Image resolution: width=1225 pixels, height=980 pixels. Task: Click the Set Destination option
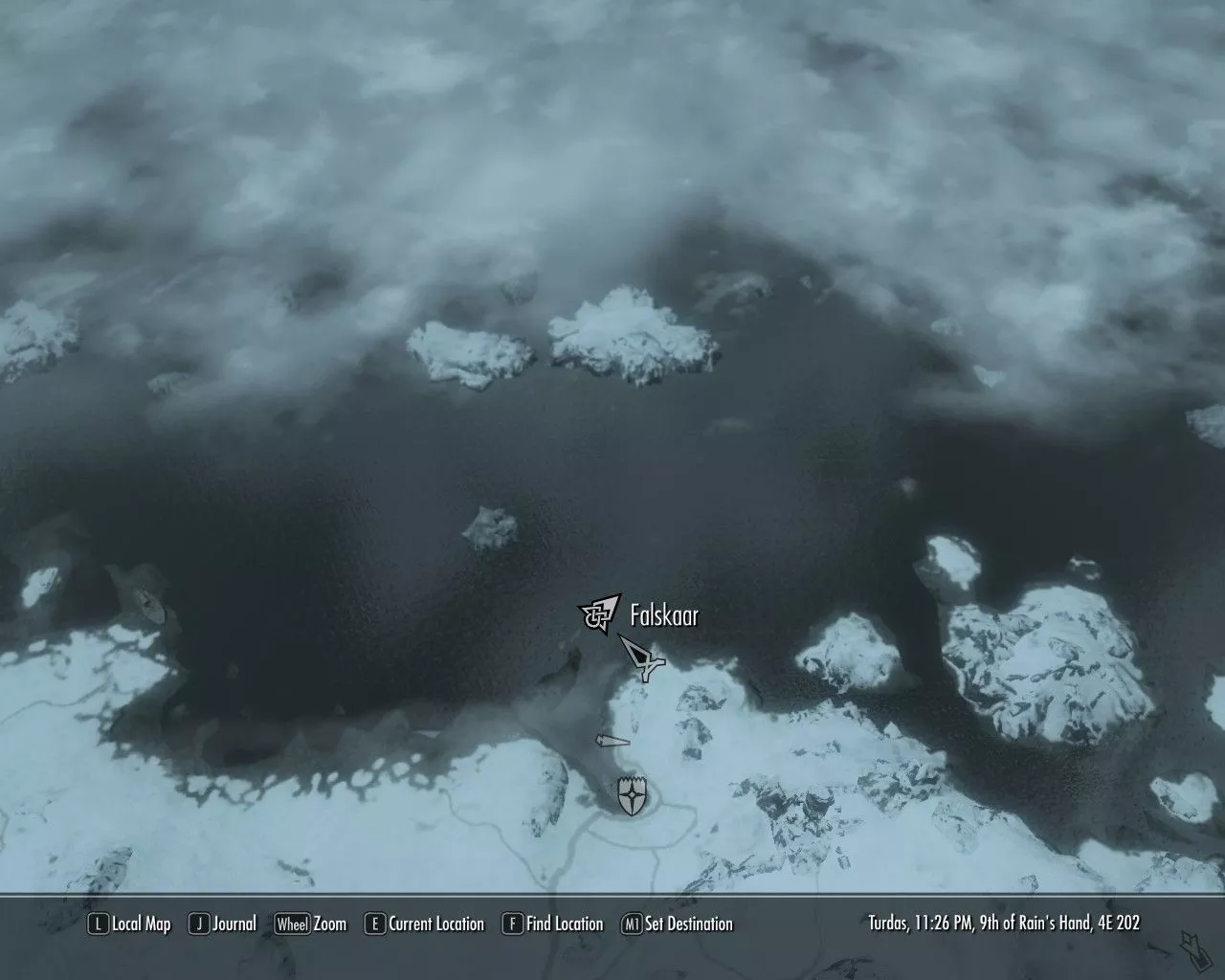678,924
